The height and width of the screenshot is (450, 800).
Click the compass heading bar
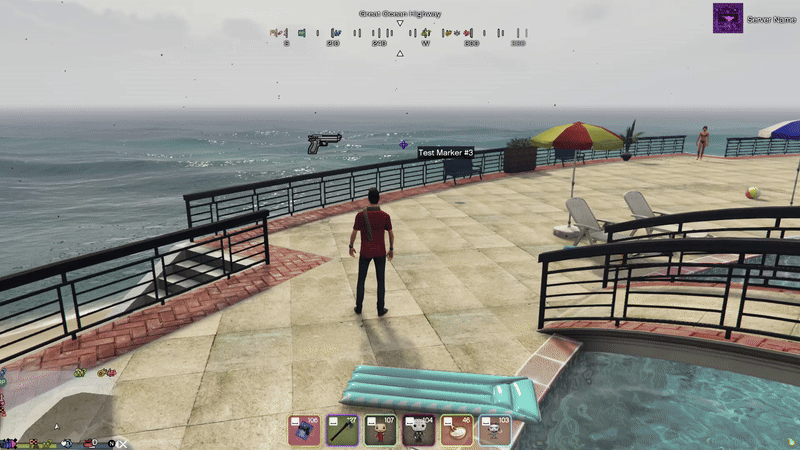point(399,37)
